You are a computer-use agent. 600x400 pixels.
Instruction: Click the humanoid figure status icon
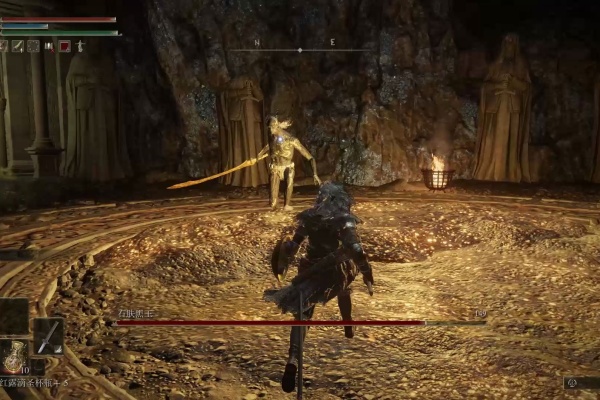tap(80, 46)
